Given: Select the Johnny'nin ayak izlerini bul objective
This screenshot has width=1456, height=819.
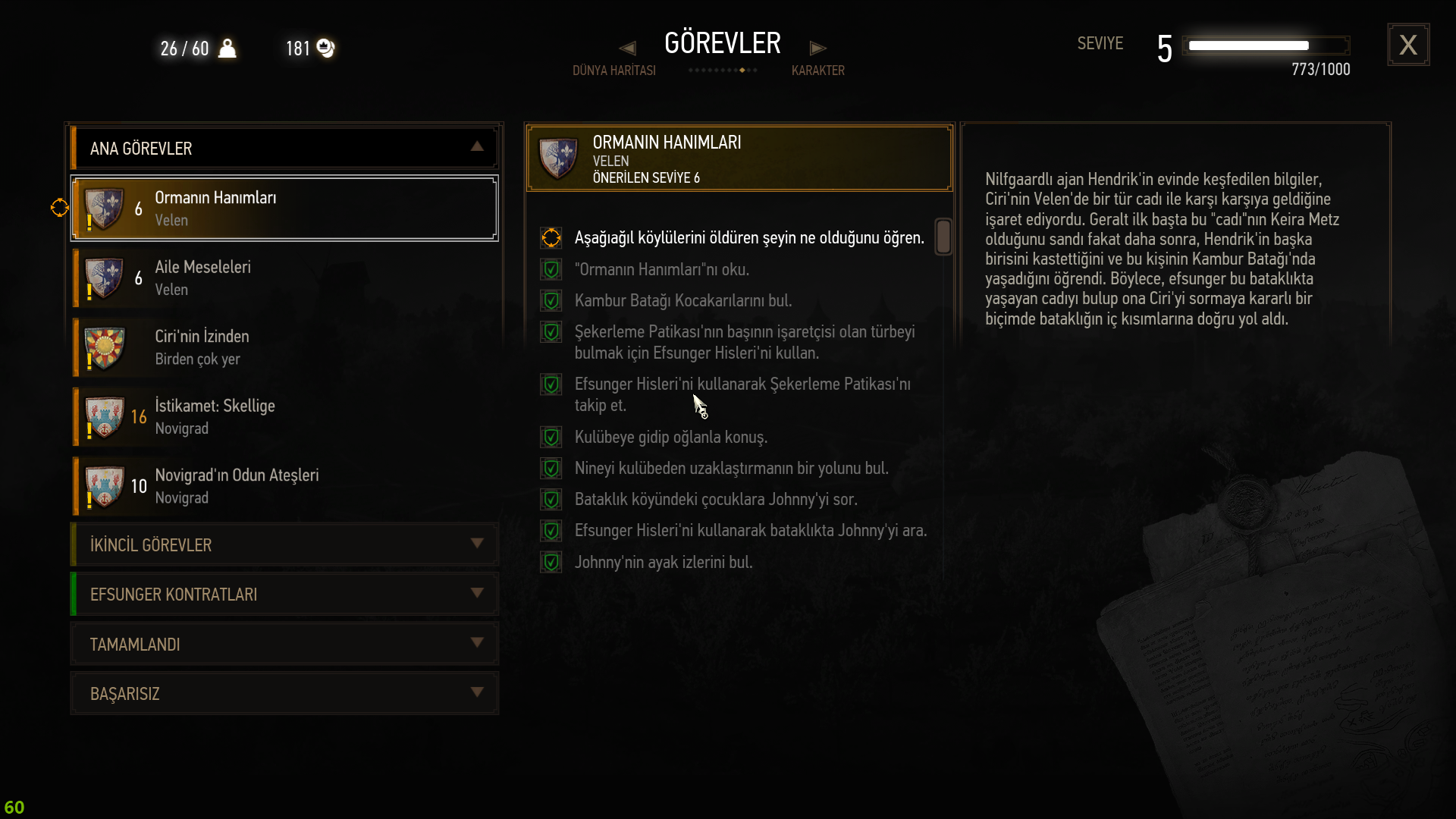Looking at the screenshot, I should pyautogui.click(x=663, y=563).
